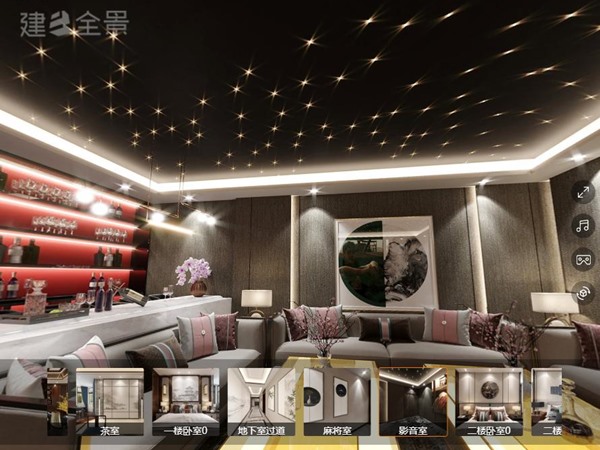Switch to the 一楼卧室0 scene
Screen dimensions: 600x450
(x=185, y=402)
